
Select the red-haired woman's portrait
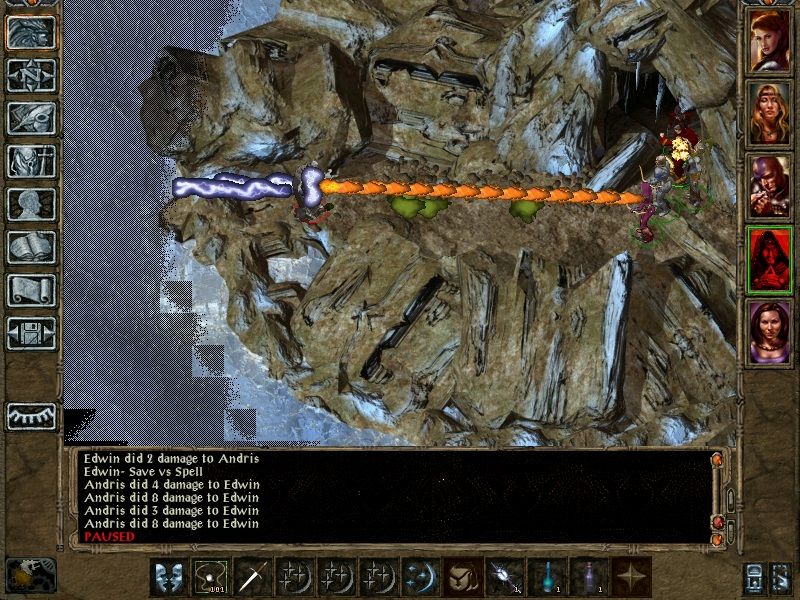click(x=770, y=41)
